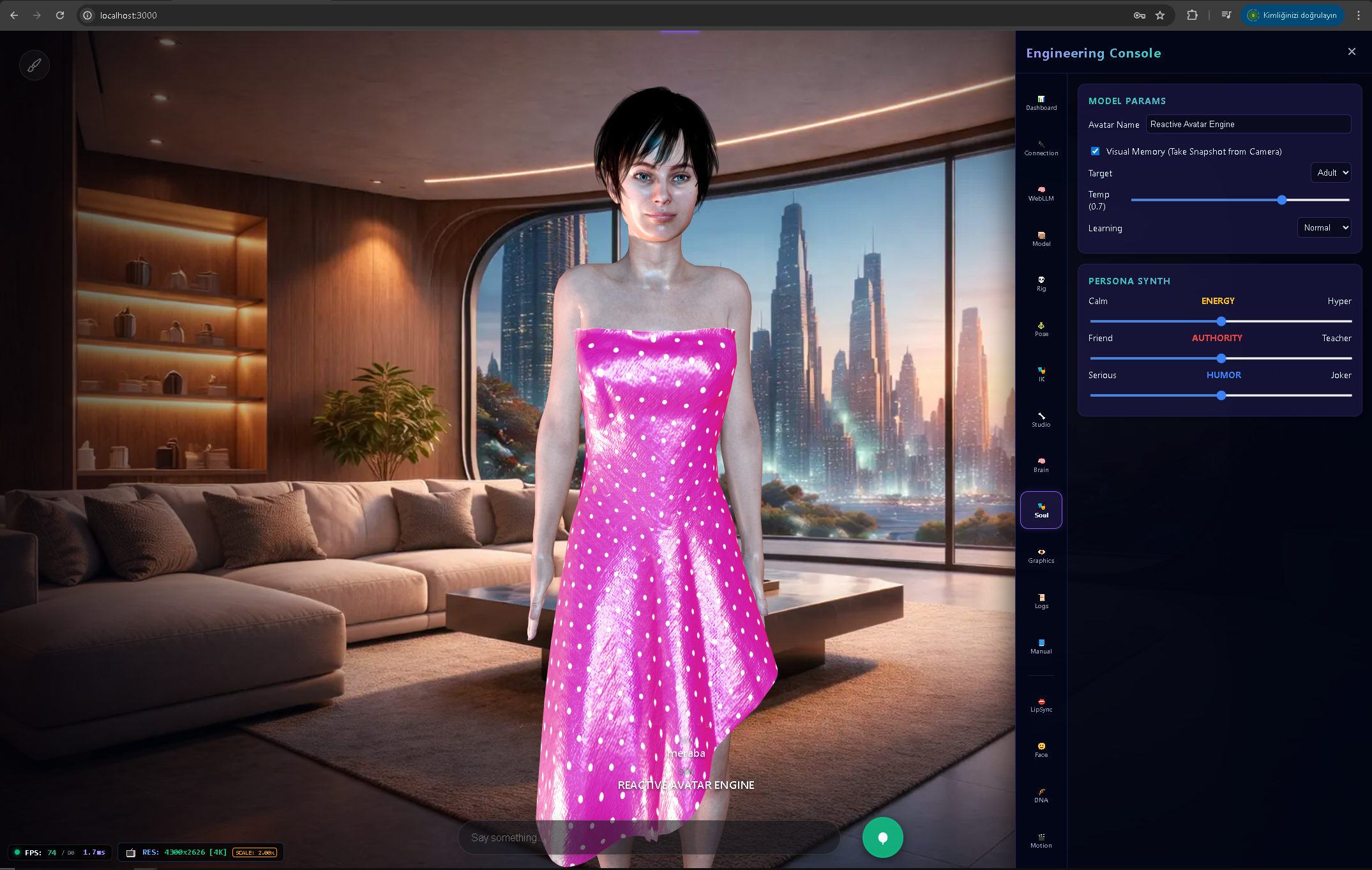Image resolution: width=1372 pixels, height=870 pixels.
Task: Select the DNA icon in sidebar
Action: click(x=1041, y=794)
